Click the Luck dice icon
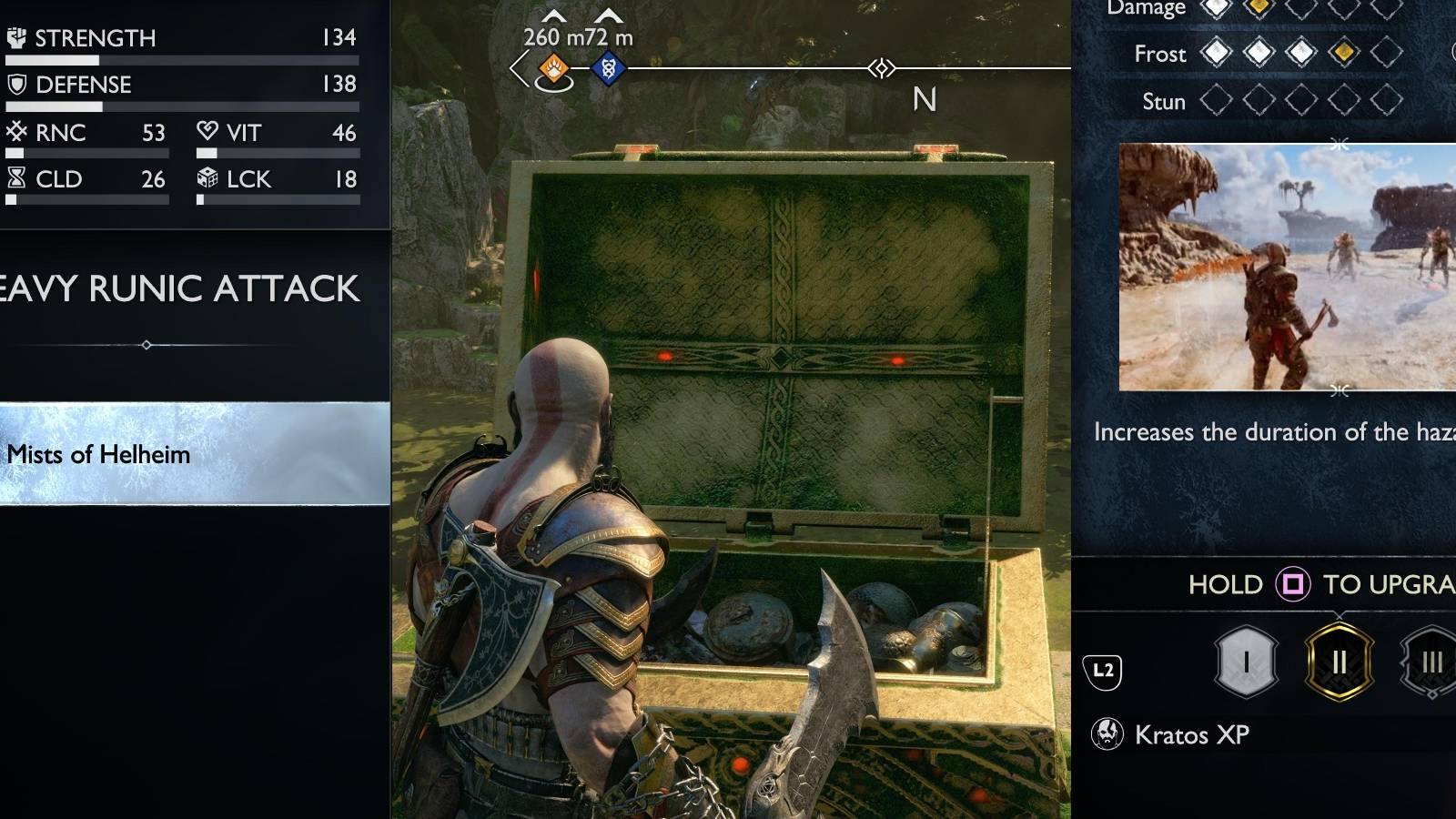Screen dimensions: 1456x819 208,179
